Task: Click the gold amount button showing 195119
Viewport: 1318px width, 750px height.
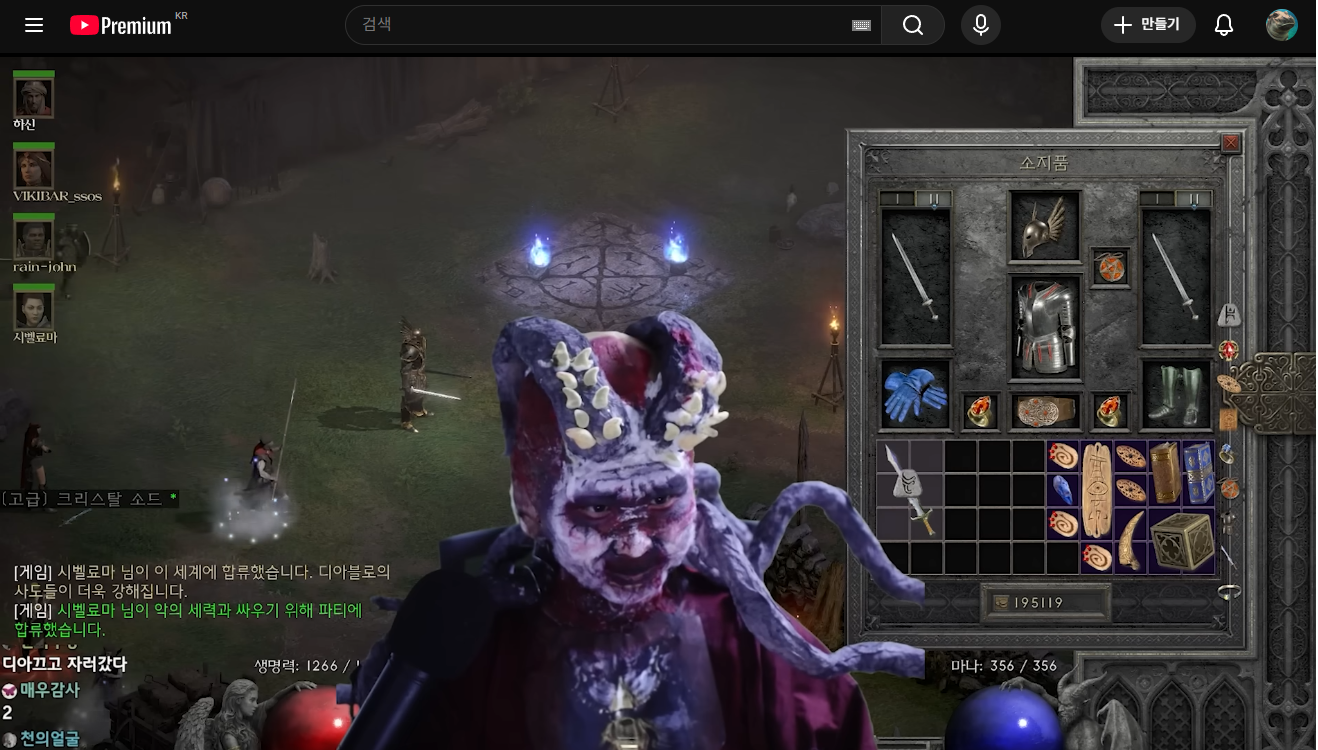Action: pos(1046,603)
